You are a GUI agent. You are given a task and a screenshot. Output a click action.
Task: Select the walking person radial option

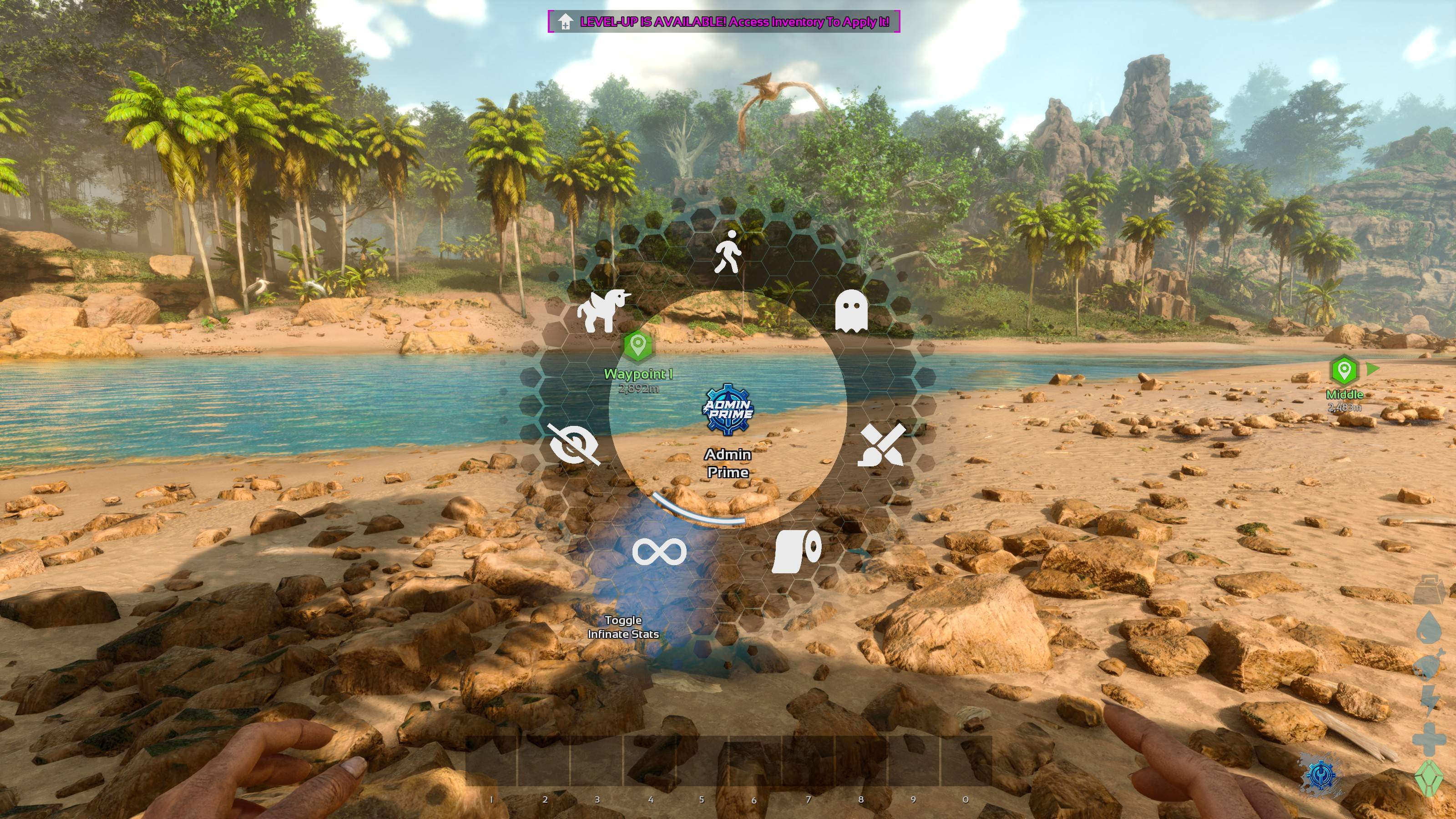[x=728, y=252]
